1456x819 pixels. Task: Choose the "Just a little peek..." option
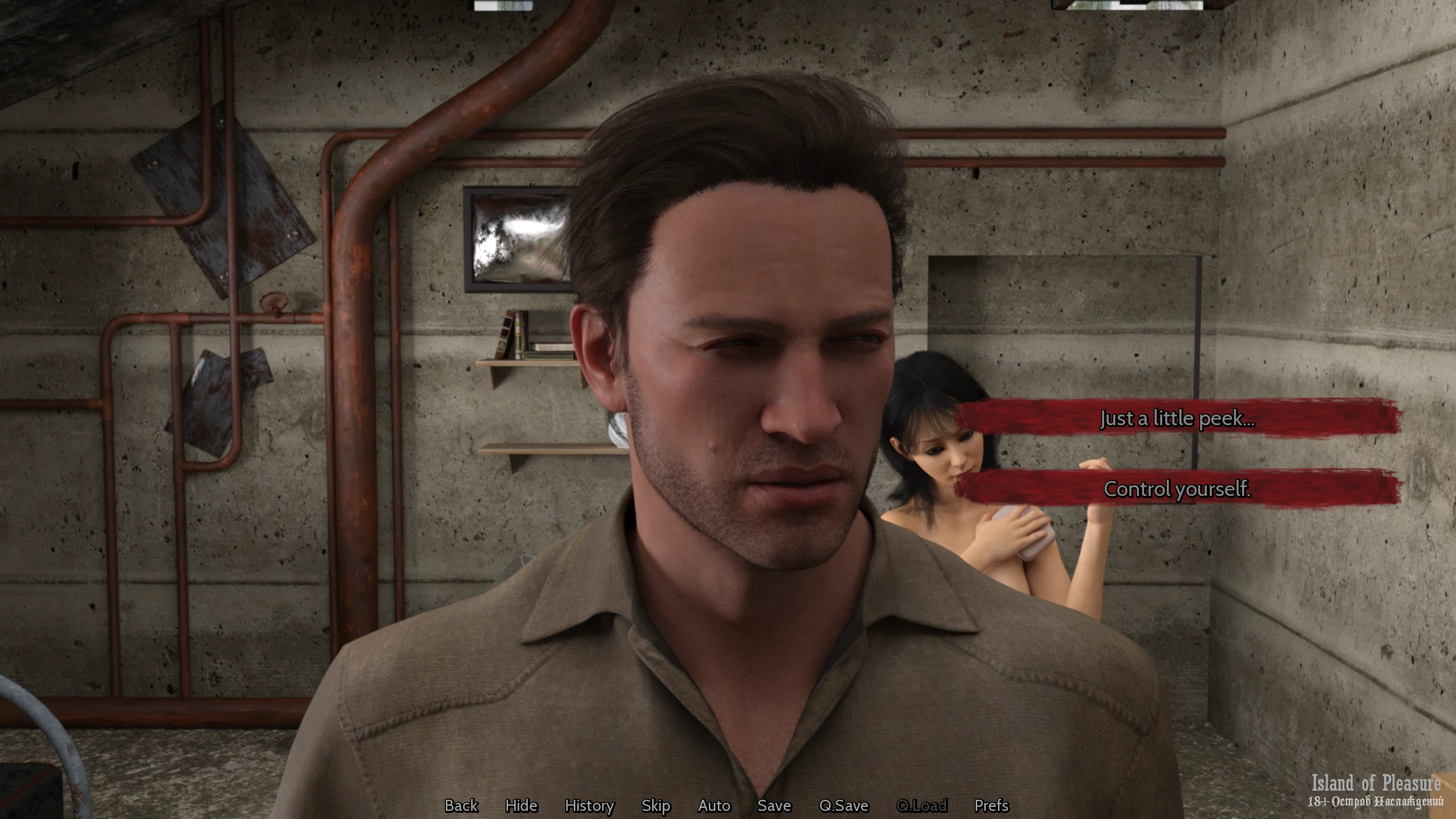coord(1177,418)
